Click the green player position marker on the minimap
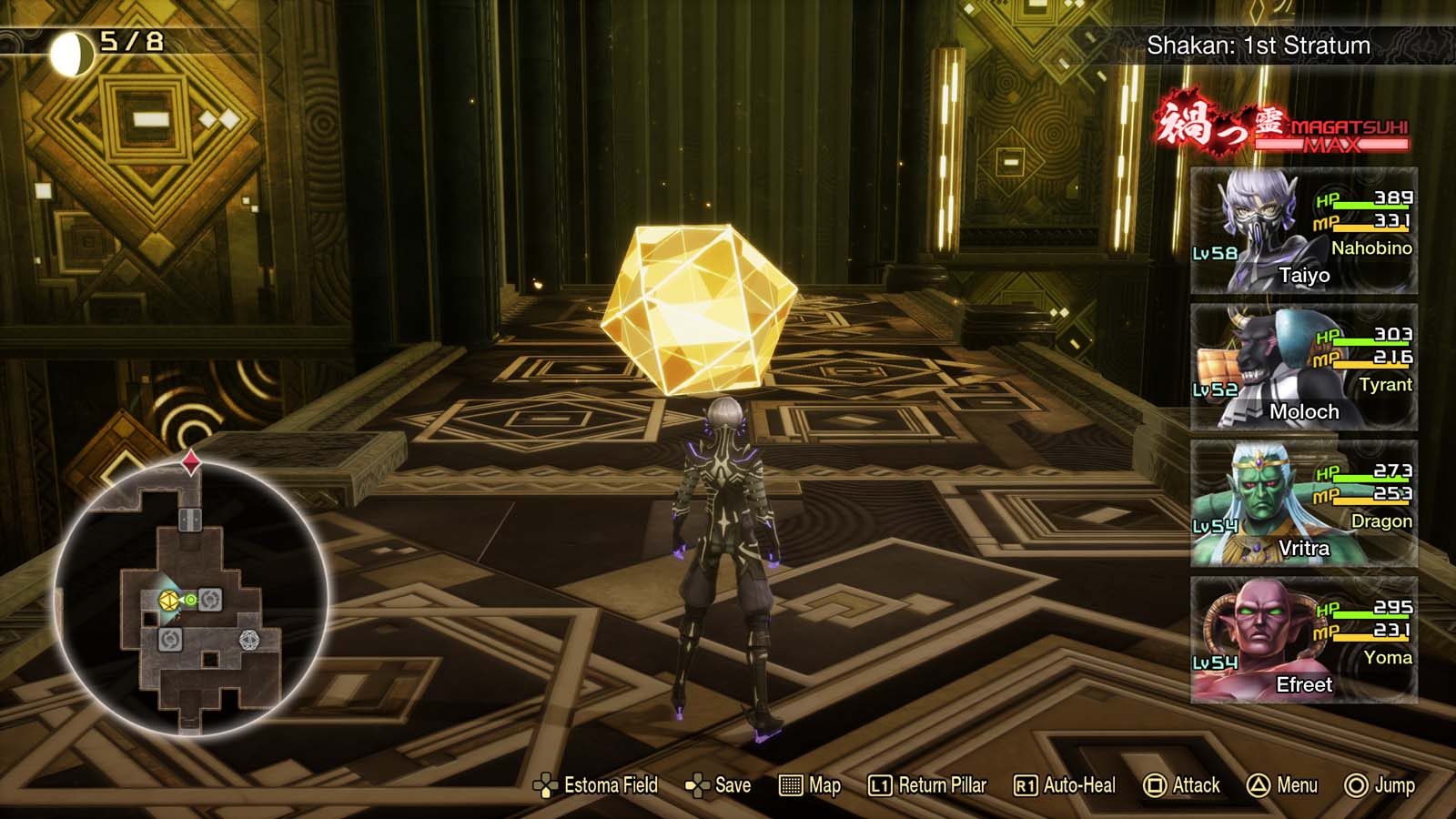The width and height of the screenshot is (1456, 819). point(192,600)
